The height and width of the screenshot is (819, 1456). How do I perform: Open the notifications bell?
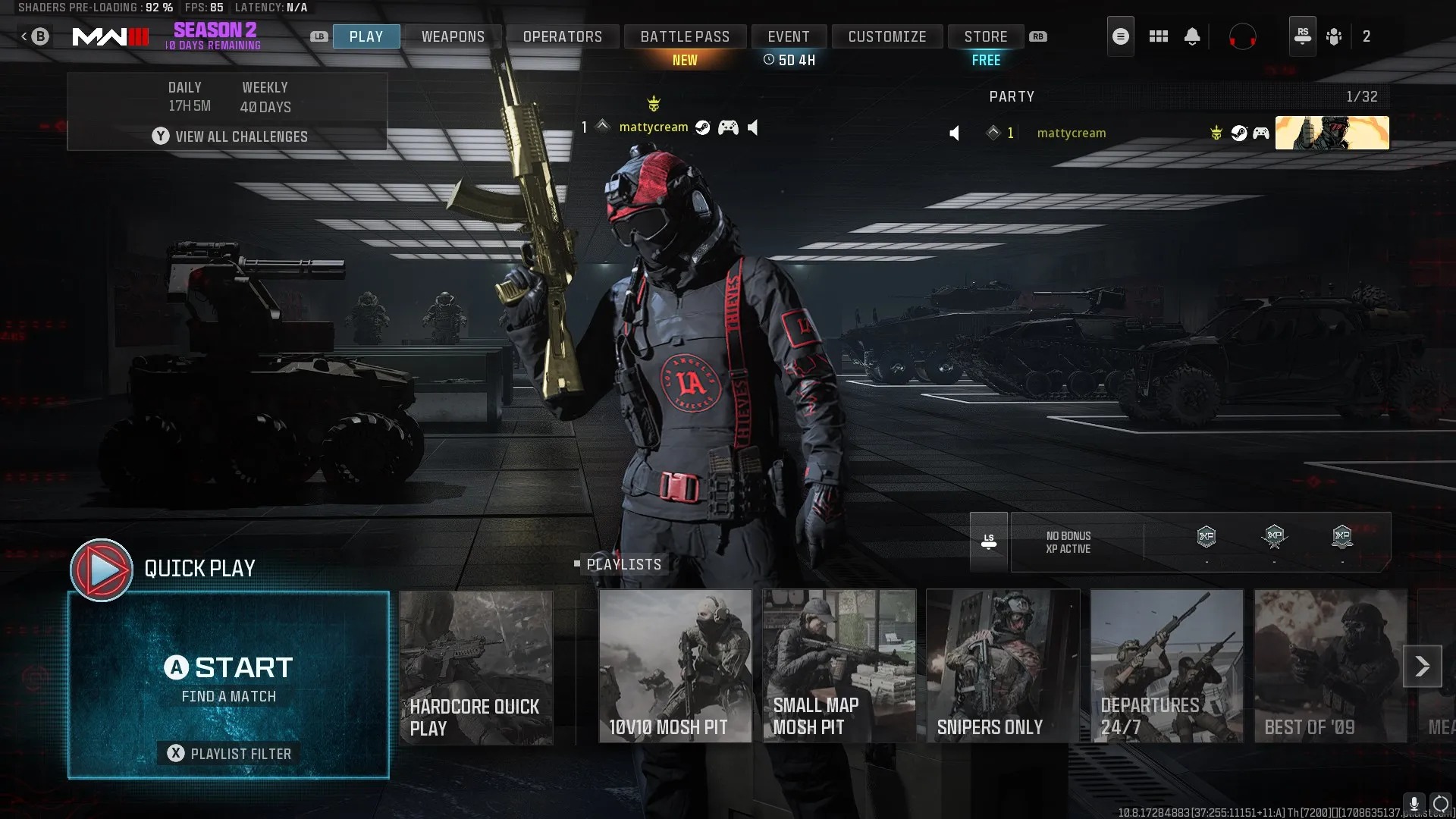[1192, 36]
